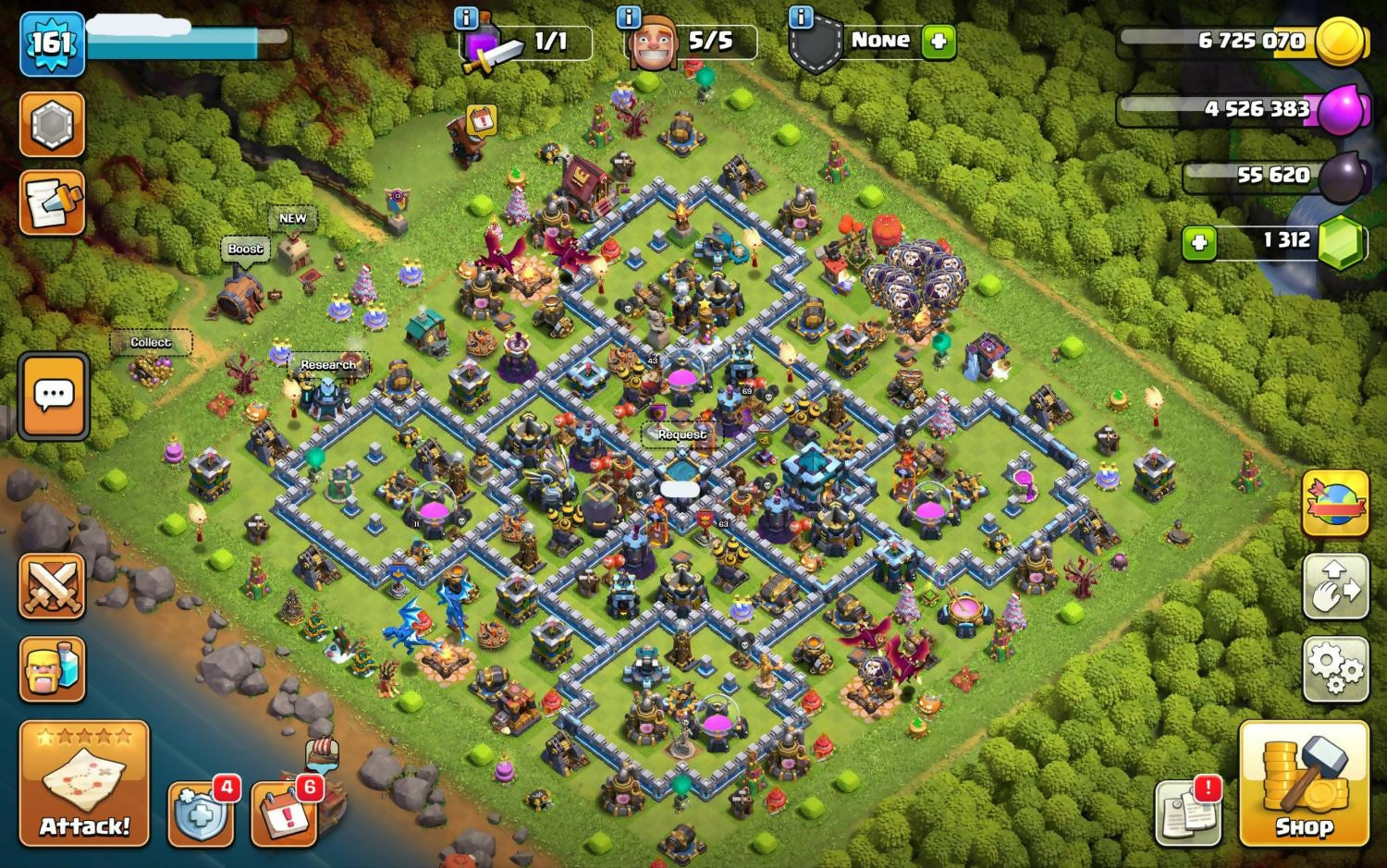Viewport: 1387px width, 868px height.
Task: Open the news notes with red alert
Action: (1188, 813)
